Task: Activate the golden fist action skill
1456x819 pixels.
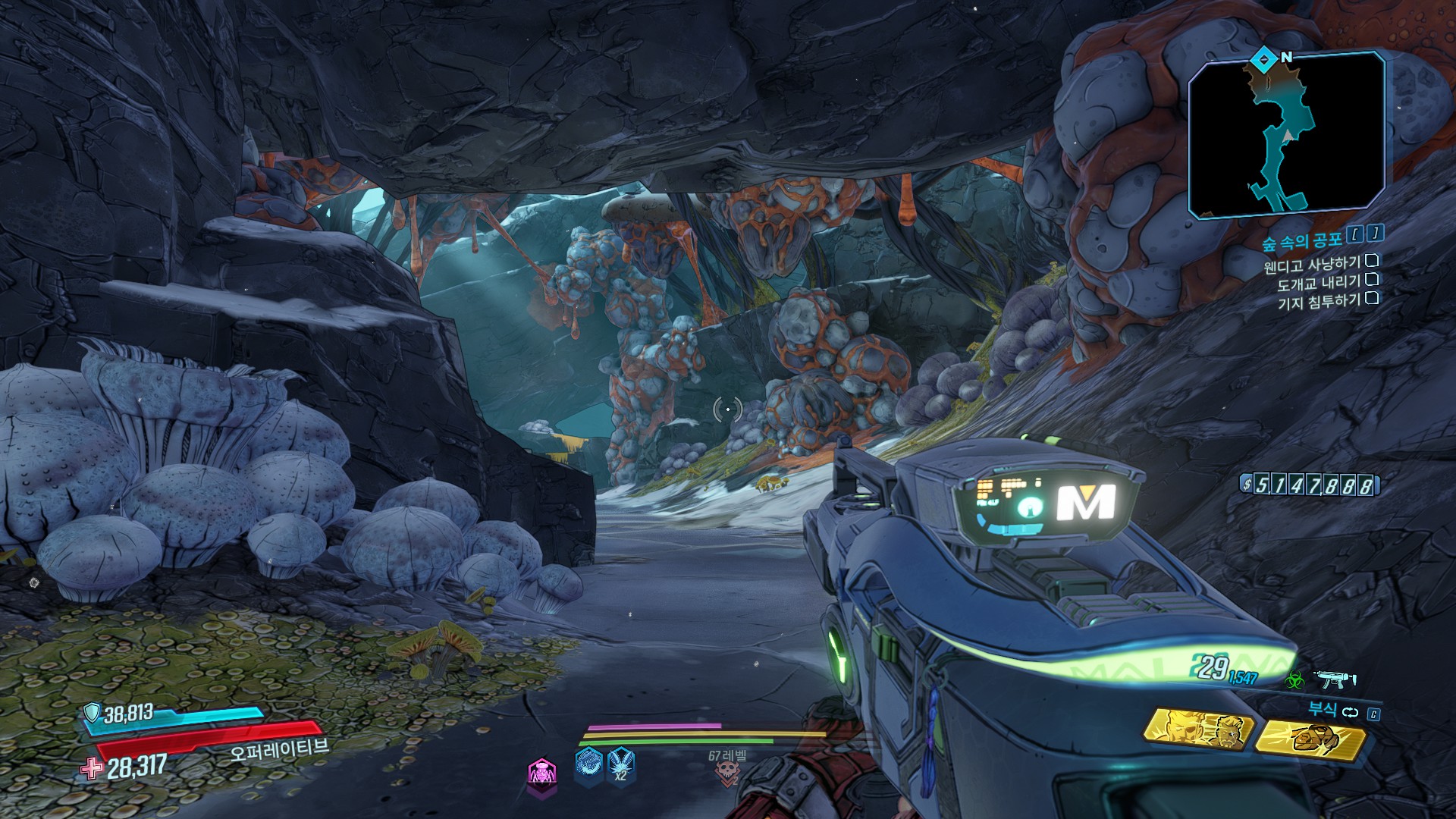Action: coord(1310,737)
